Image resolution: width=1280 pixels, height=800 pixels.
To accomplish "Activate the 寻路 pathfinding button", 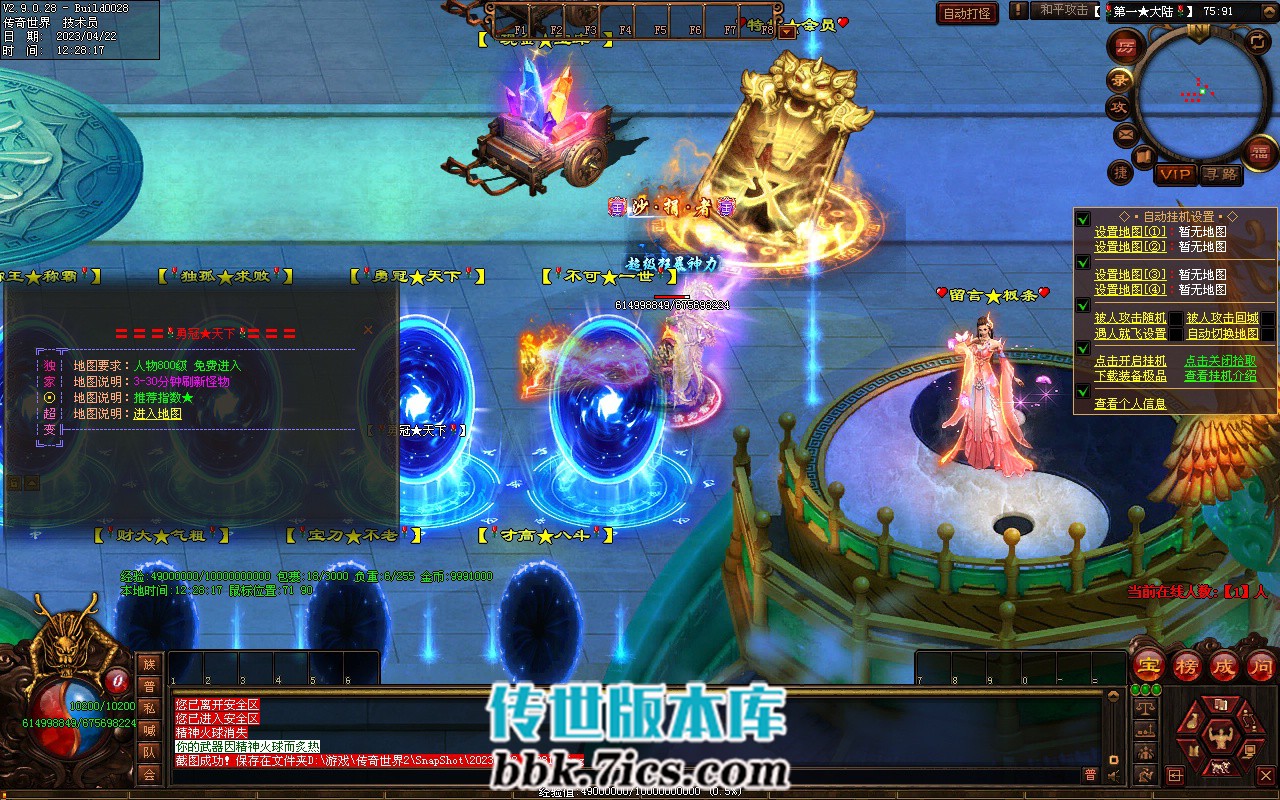I will tap(1221, 174).
